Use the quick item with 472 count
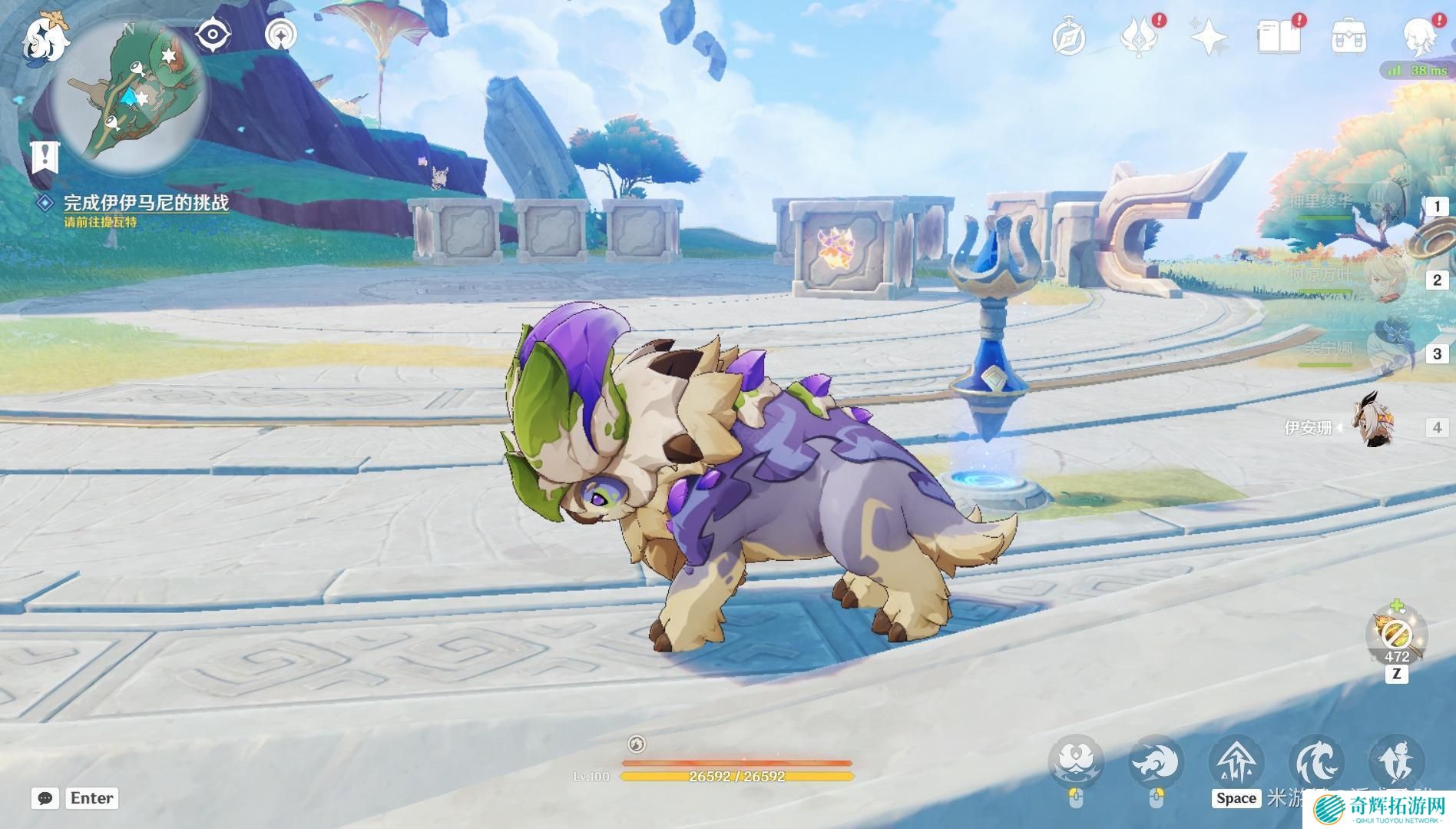The image size is (1456, 829). point(1396,634)
